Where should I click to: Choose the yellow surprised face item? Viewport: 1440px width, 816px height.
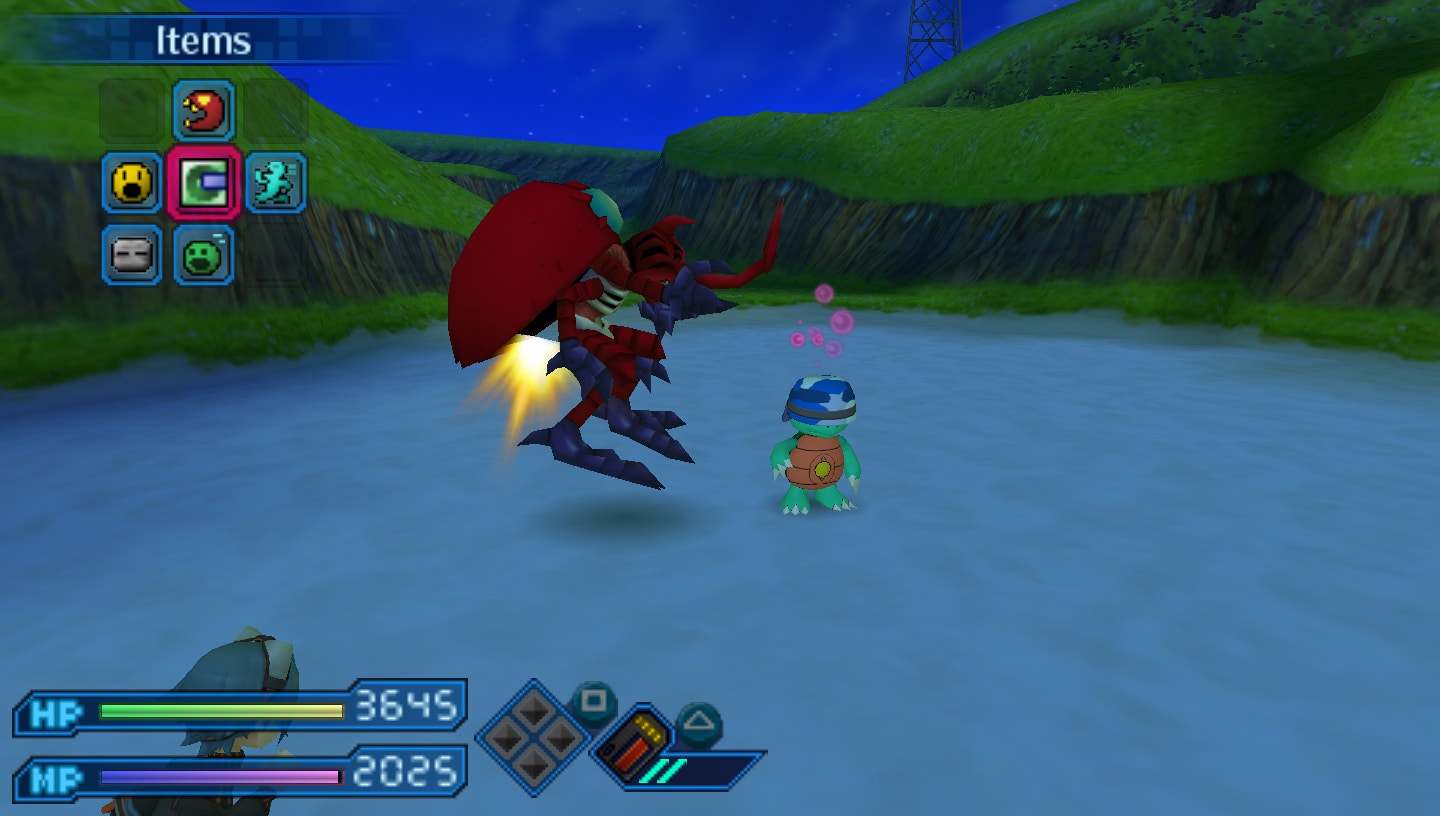(x=132, y=183)
